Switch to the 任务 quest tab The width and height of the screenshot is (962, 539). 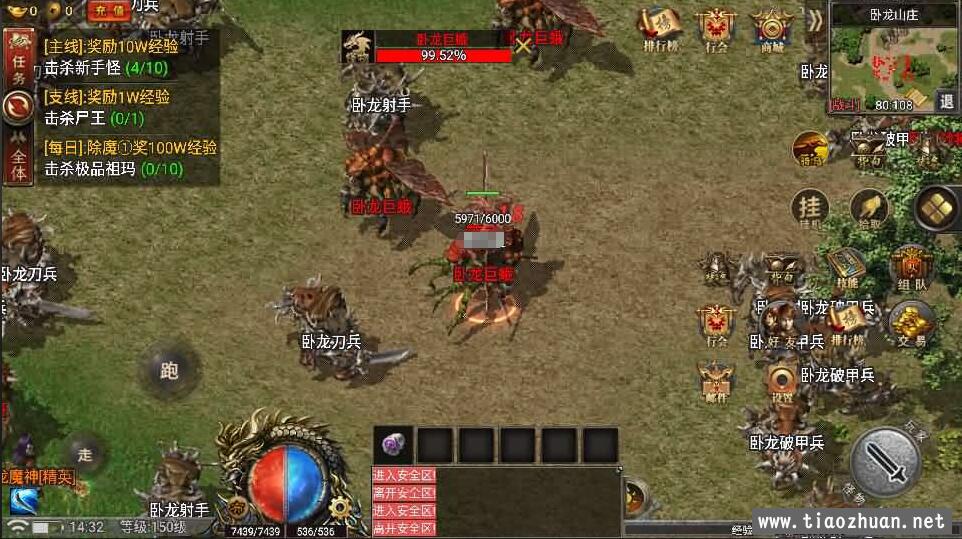point(17,61)
